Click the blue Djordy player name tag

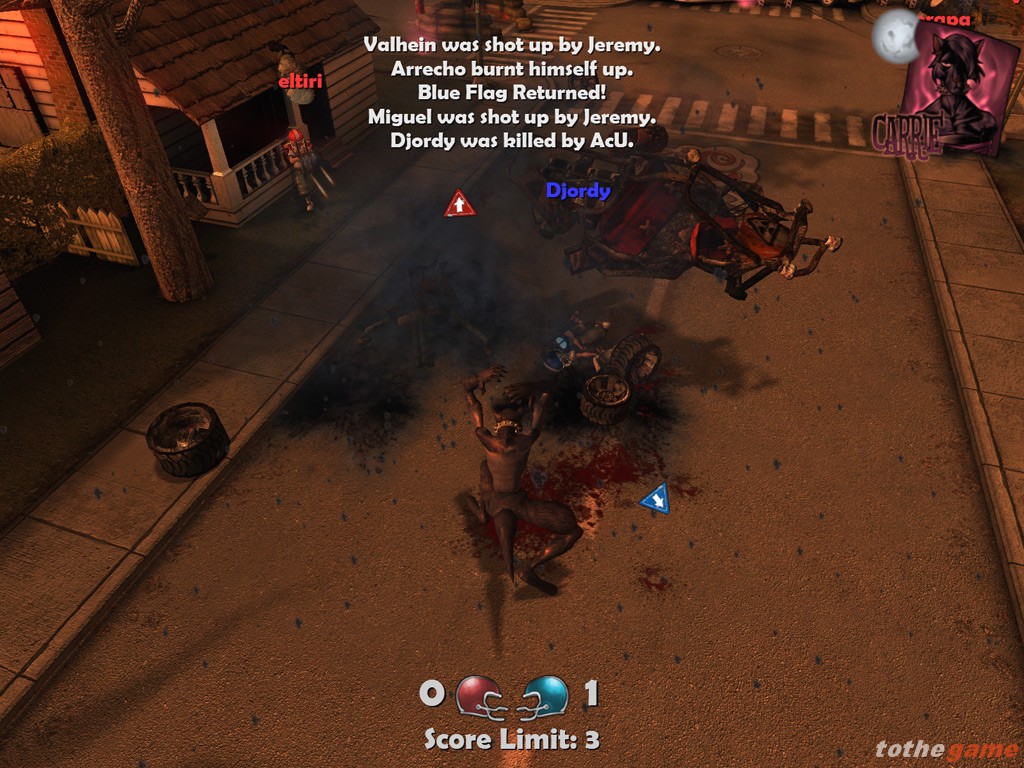pos(578,190)
